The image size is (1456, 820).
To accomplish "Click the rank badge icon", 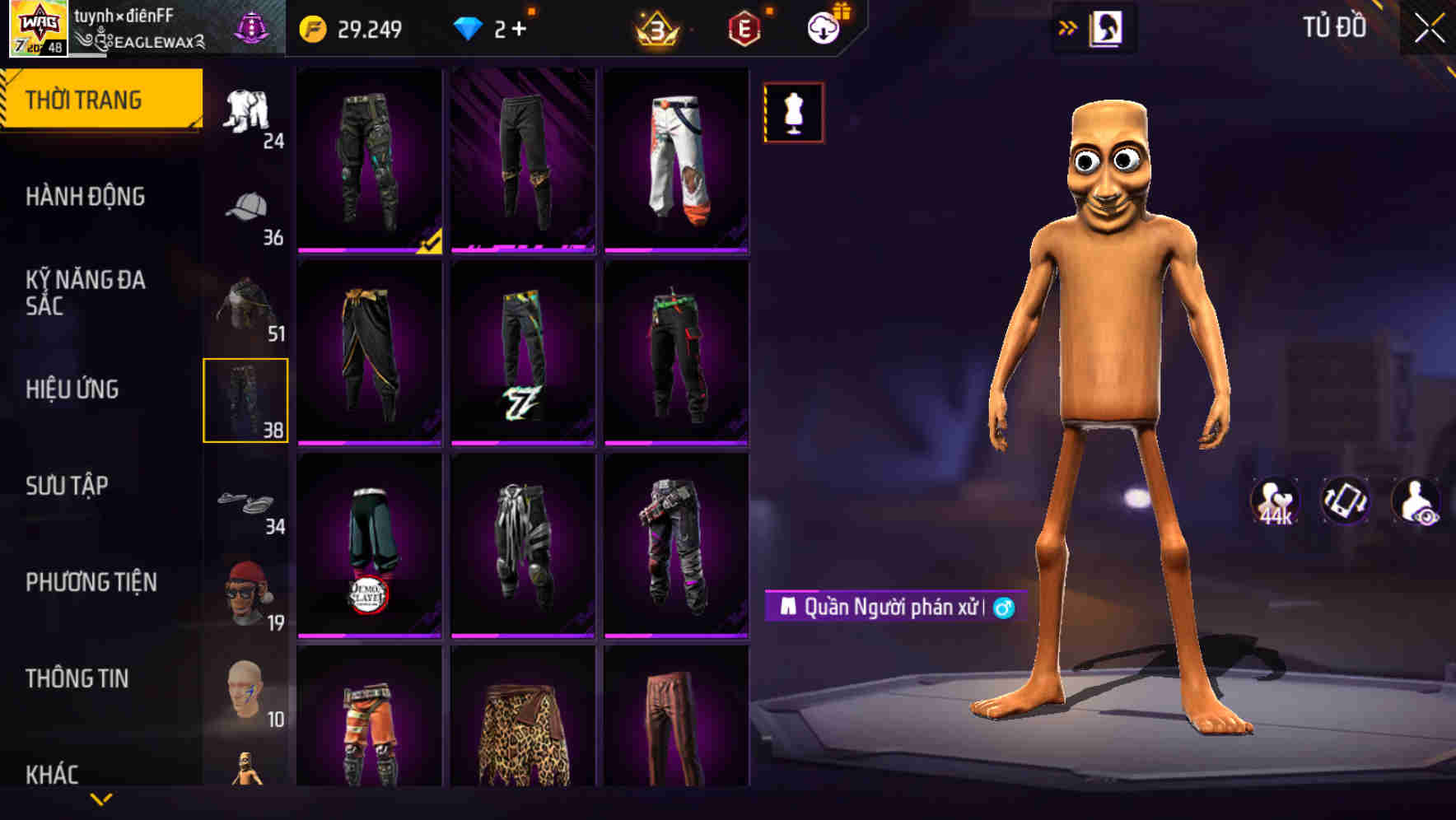I will pyautogui.click(x=657, y=28).
